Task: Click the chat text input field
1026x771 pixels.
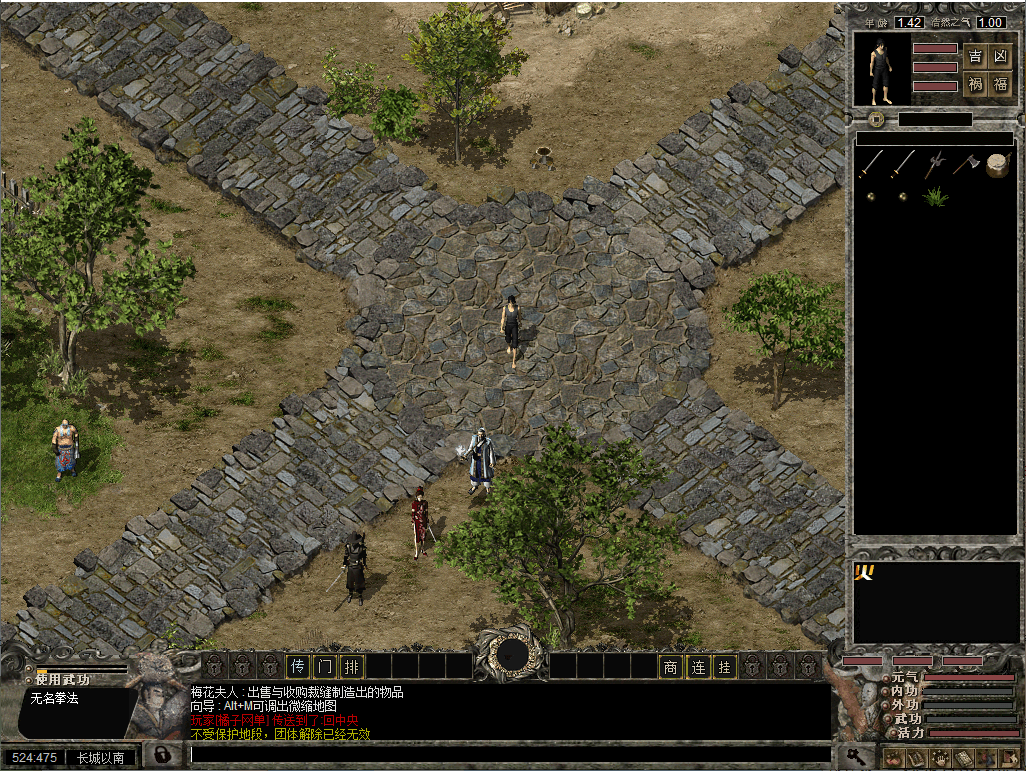Action: pos(510,754)
